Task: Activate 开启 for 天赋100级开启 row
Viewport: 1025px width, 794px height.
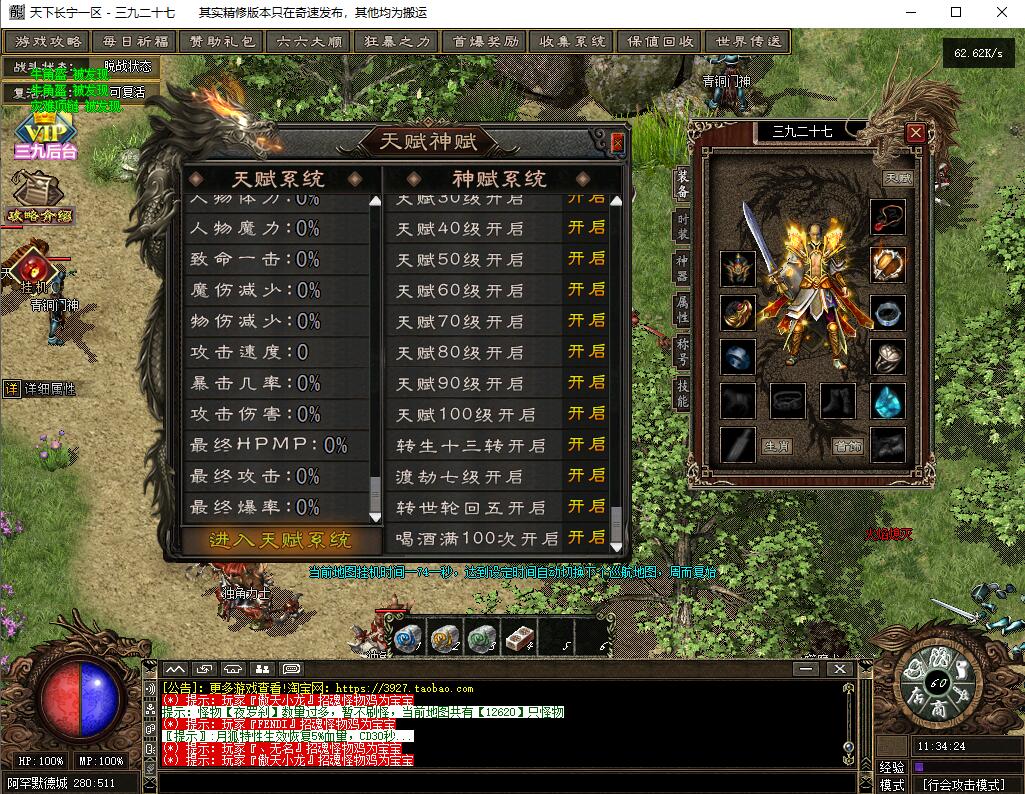Action: 587,413
